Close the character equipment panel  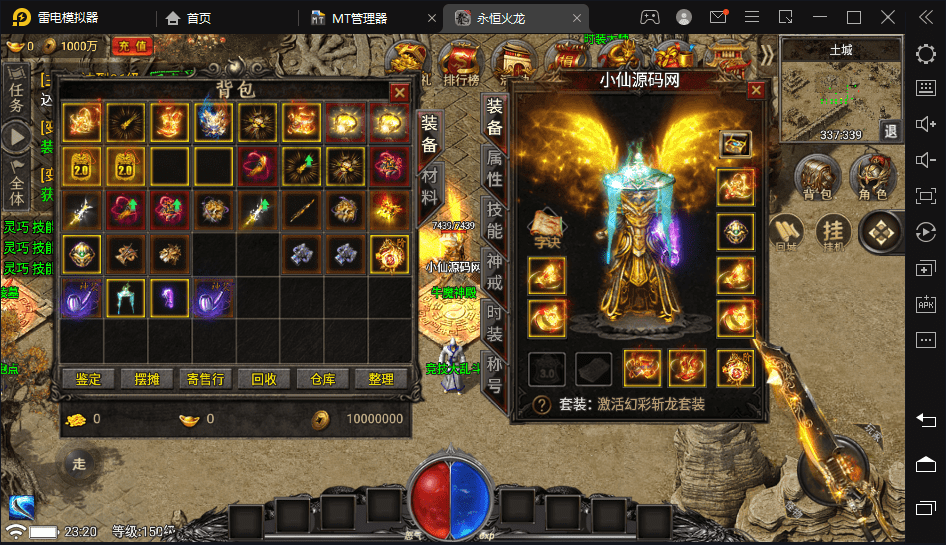coord(756,92)
